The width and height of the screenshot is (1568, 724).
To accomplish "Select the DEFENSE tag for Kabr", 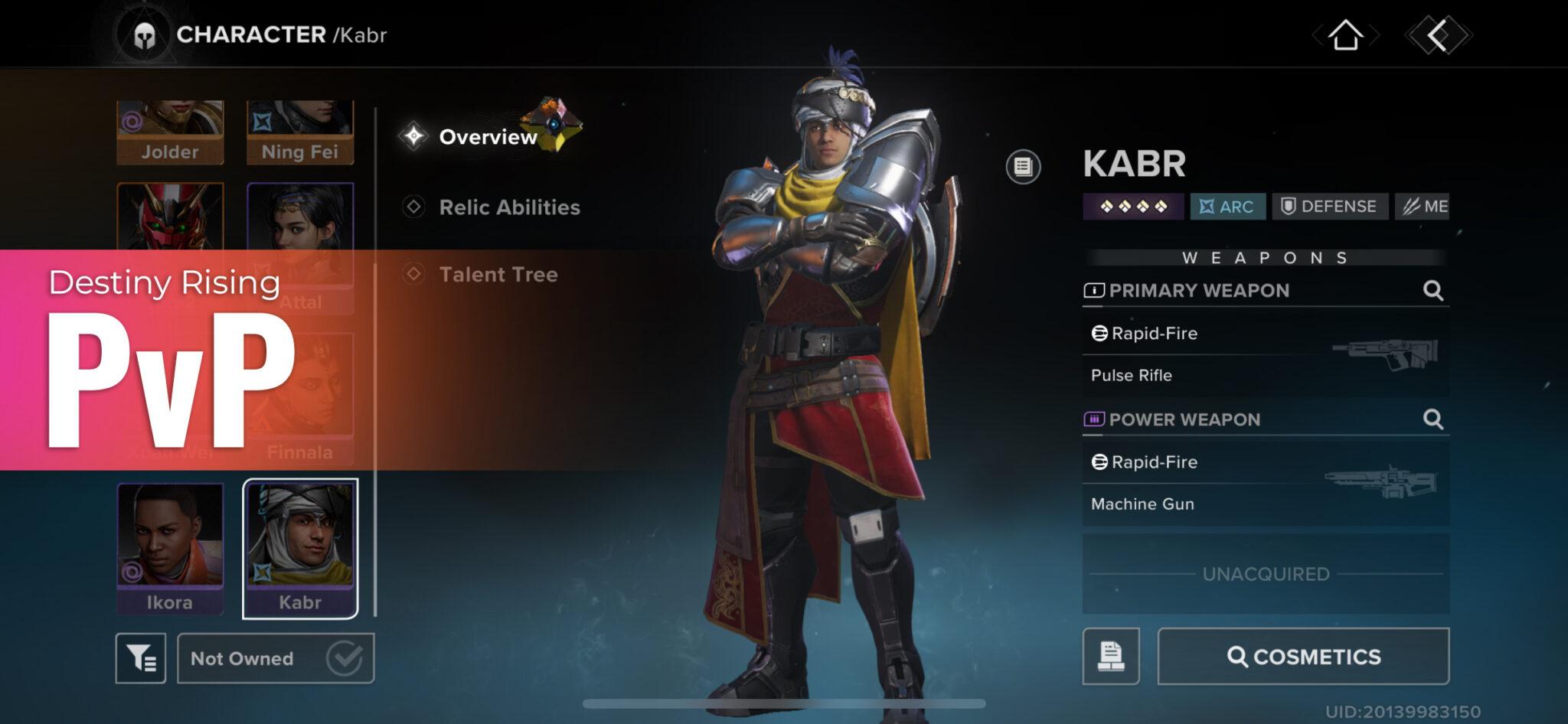I will [x=1330, y=206].
